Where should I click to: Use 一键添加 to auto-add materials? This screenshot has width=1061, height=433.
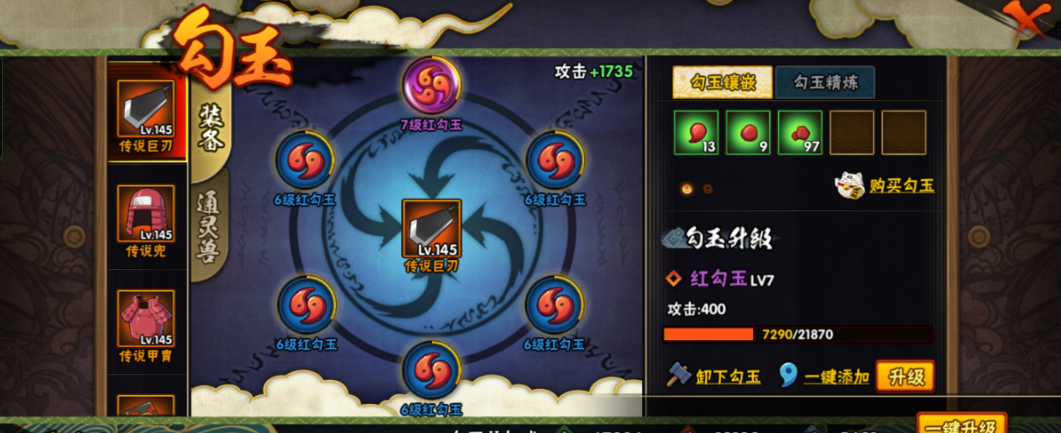point(825,376)
